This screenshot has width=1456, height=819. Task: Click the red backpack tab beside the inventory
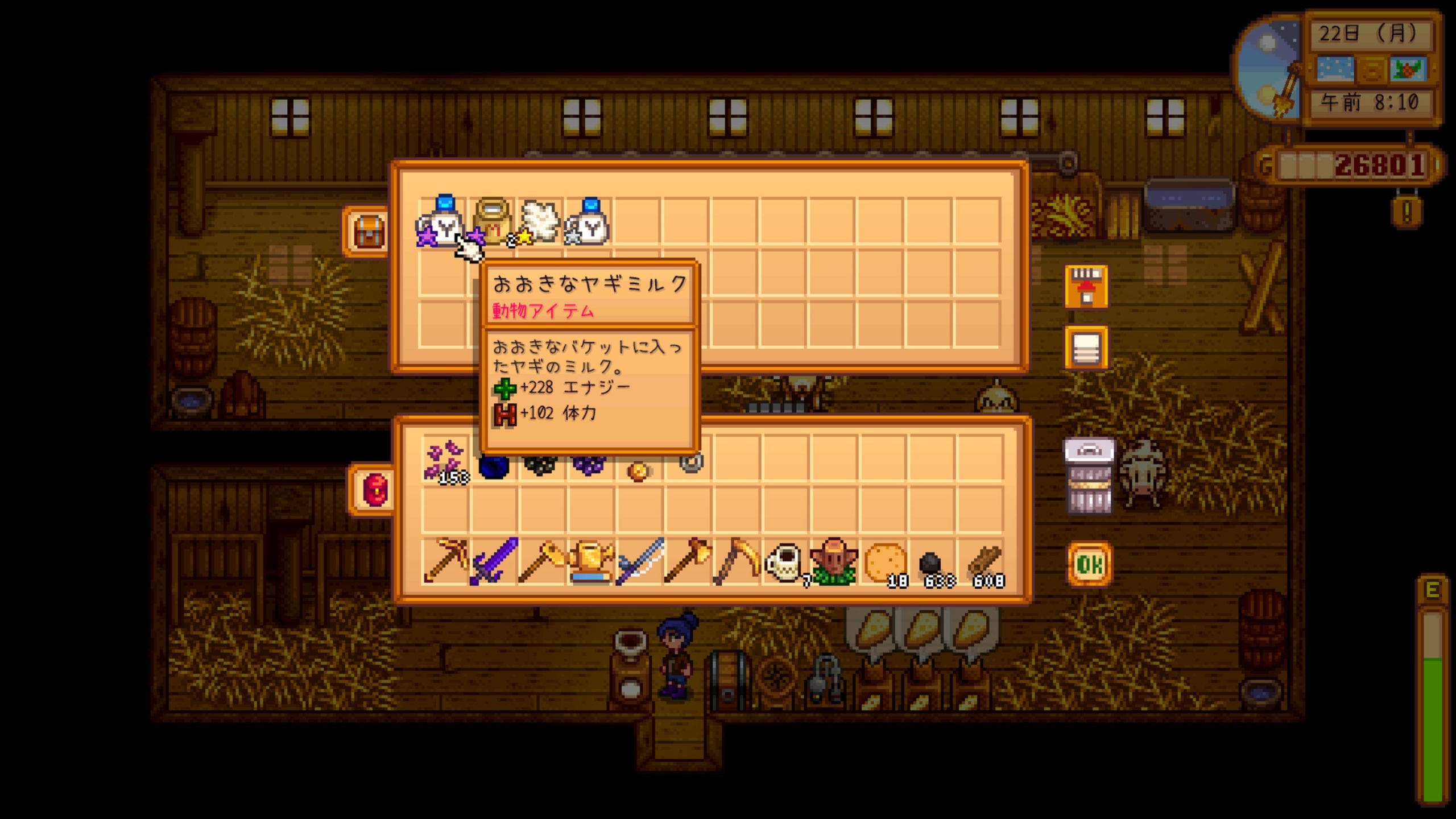click(x=374, y=489)
